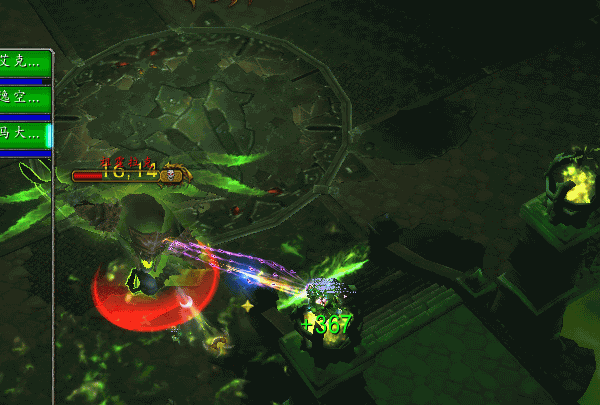The width and height of the screenshot is (600, 405).
Task: Select the party frame labeled 艾克...
Action: (x=24, y=62)
